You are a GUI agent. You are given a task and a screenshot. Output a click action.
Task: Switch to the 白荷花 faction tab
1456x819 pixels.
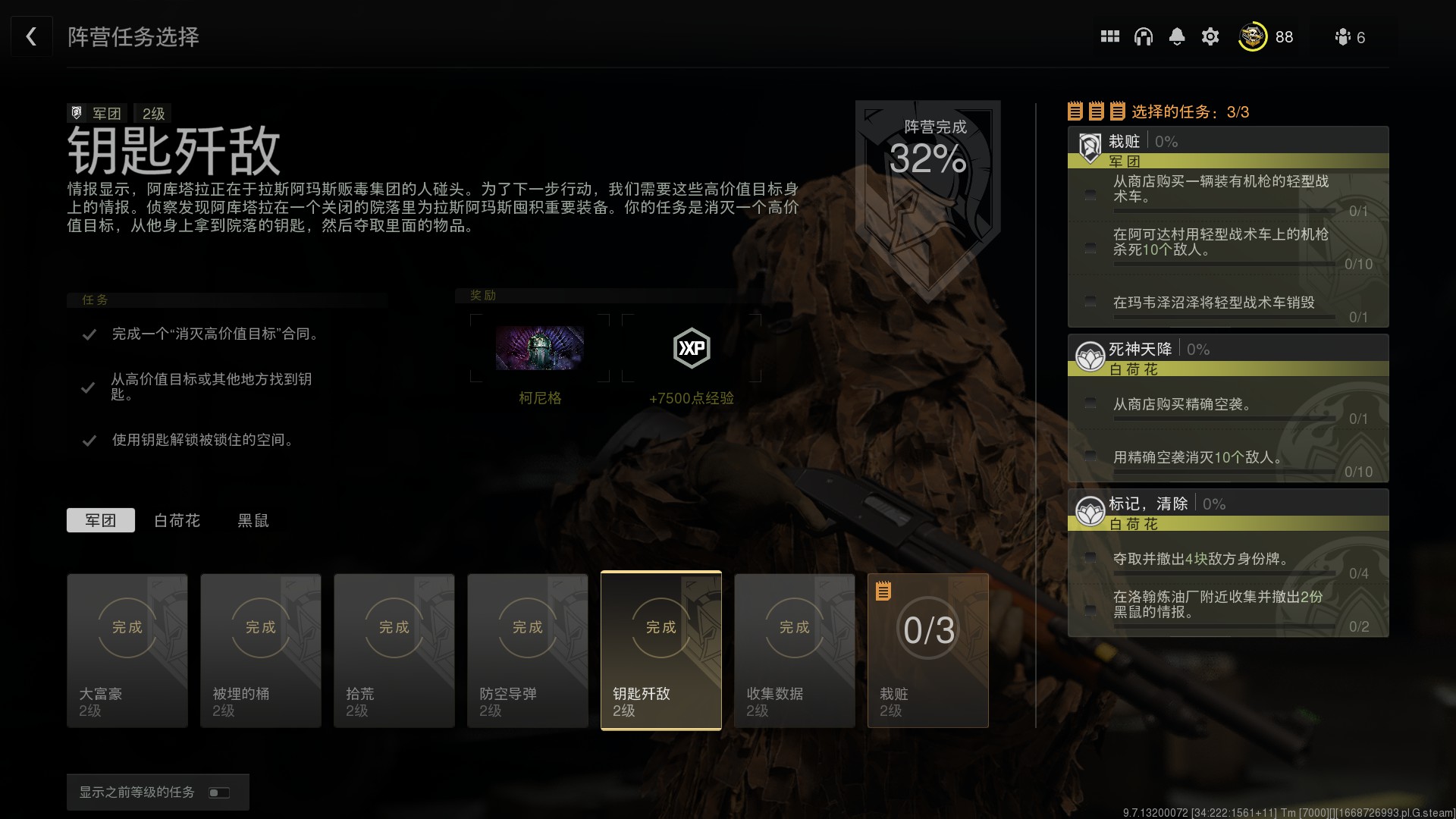177,520
